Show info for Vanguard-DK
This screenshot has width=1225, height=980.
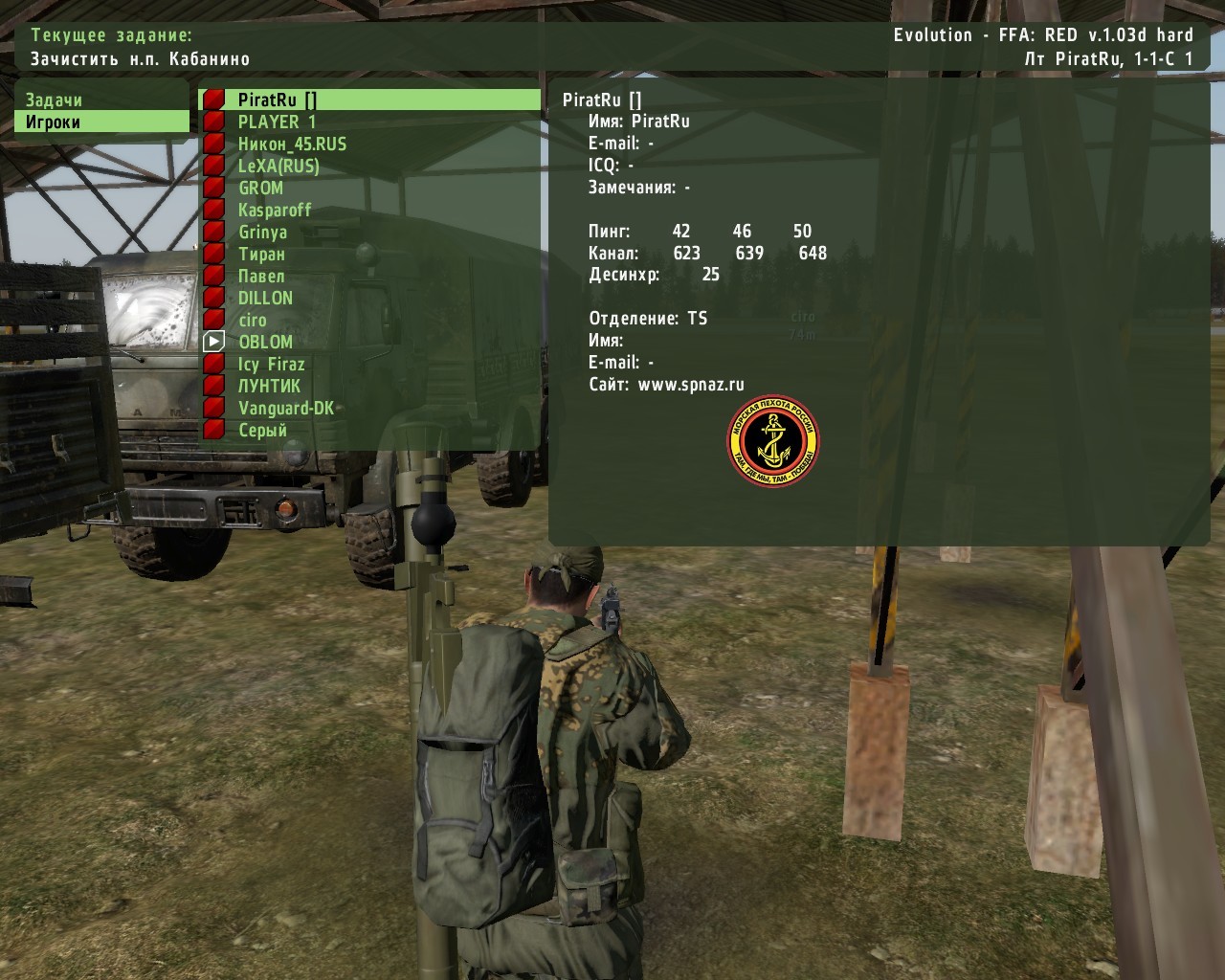click(286, 408)
